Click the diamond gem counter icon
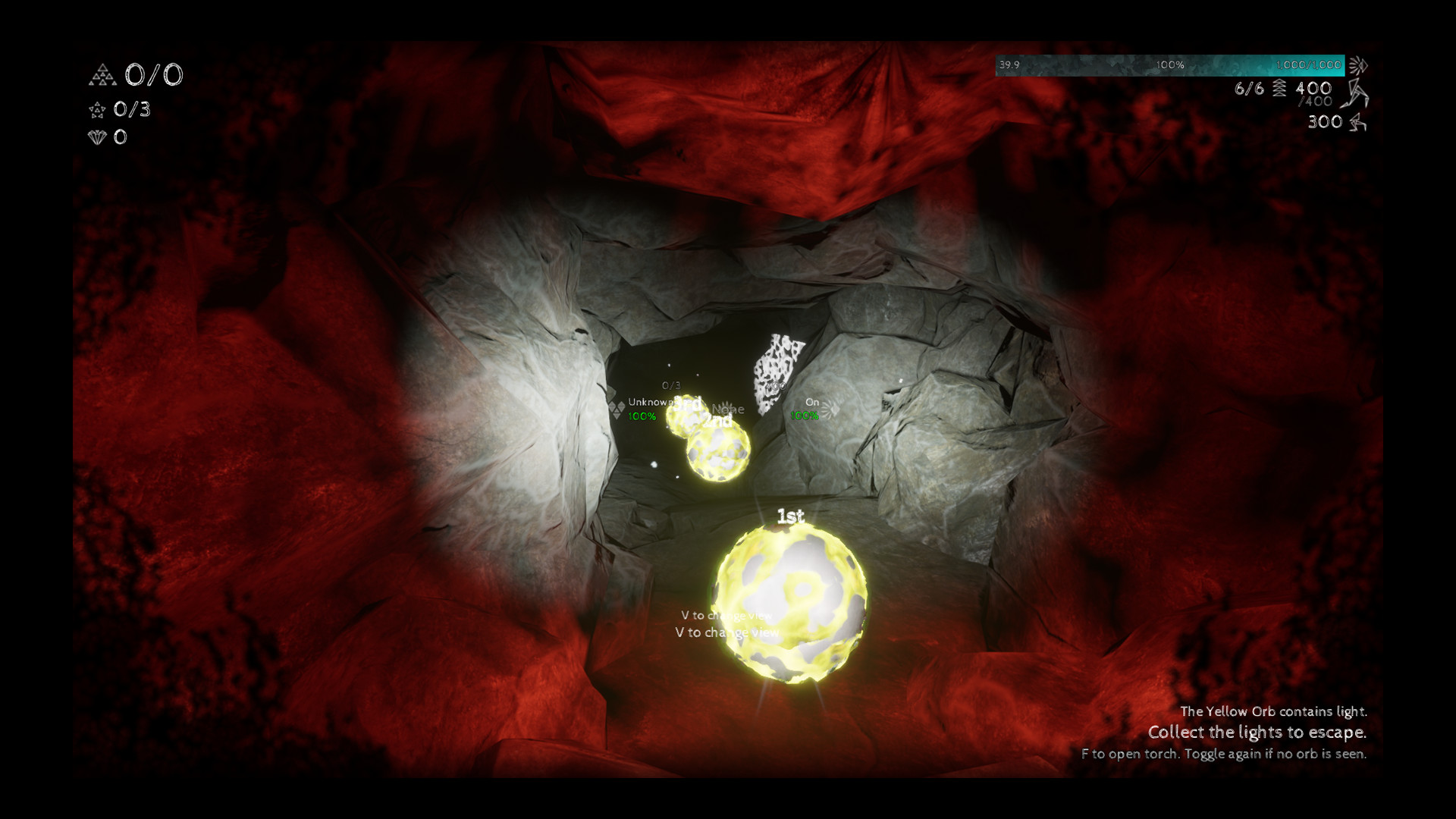1456x819 pixels. tap(96, 138)
